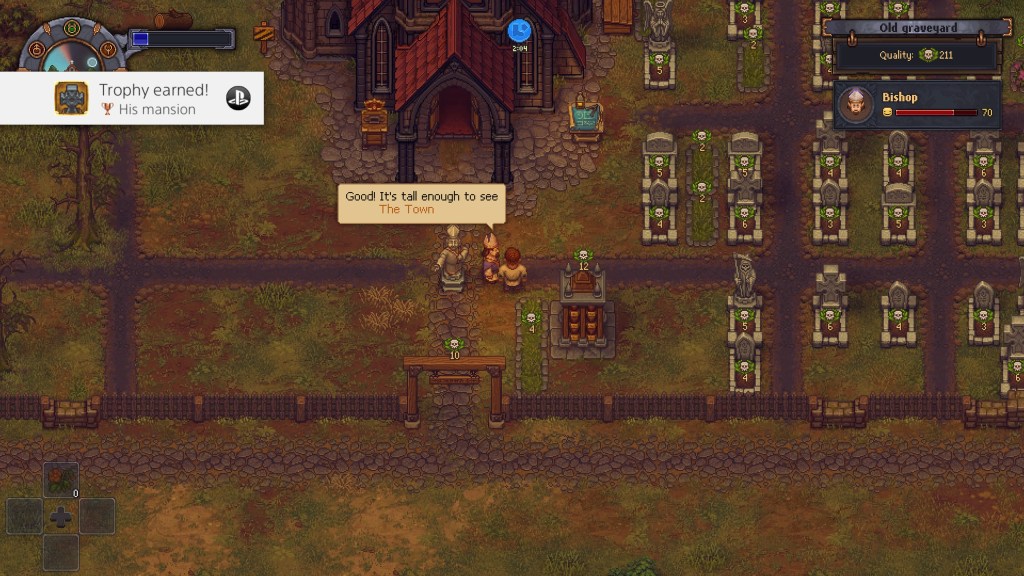The height and width of the screenshot is (576, 1024).
Task: Click the Bishop portrait icon
Action: [854, 105]
